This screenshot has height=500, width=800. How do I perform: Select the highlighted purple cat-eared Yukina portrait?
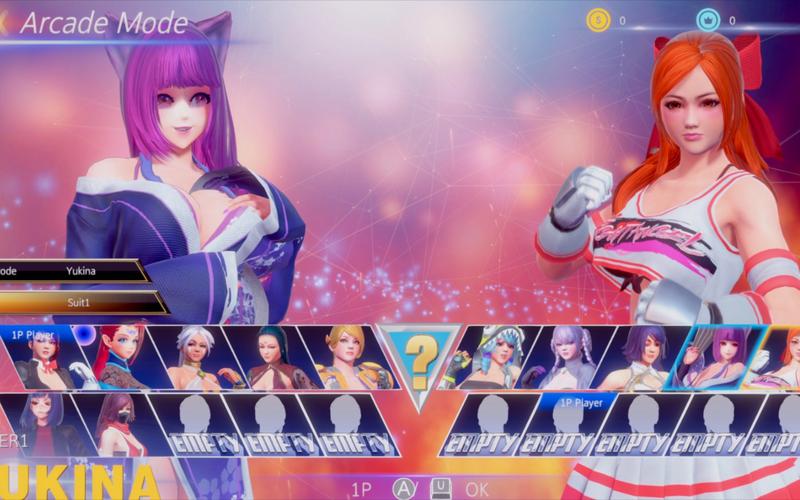coord(714,357)
